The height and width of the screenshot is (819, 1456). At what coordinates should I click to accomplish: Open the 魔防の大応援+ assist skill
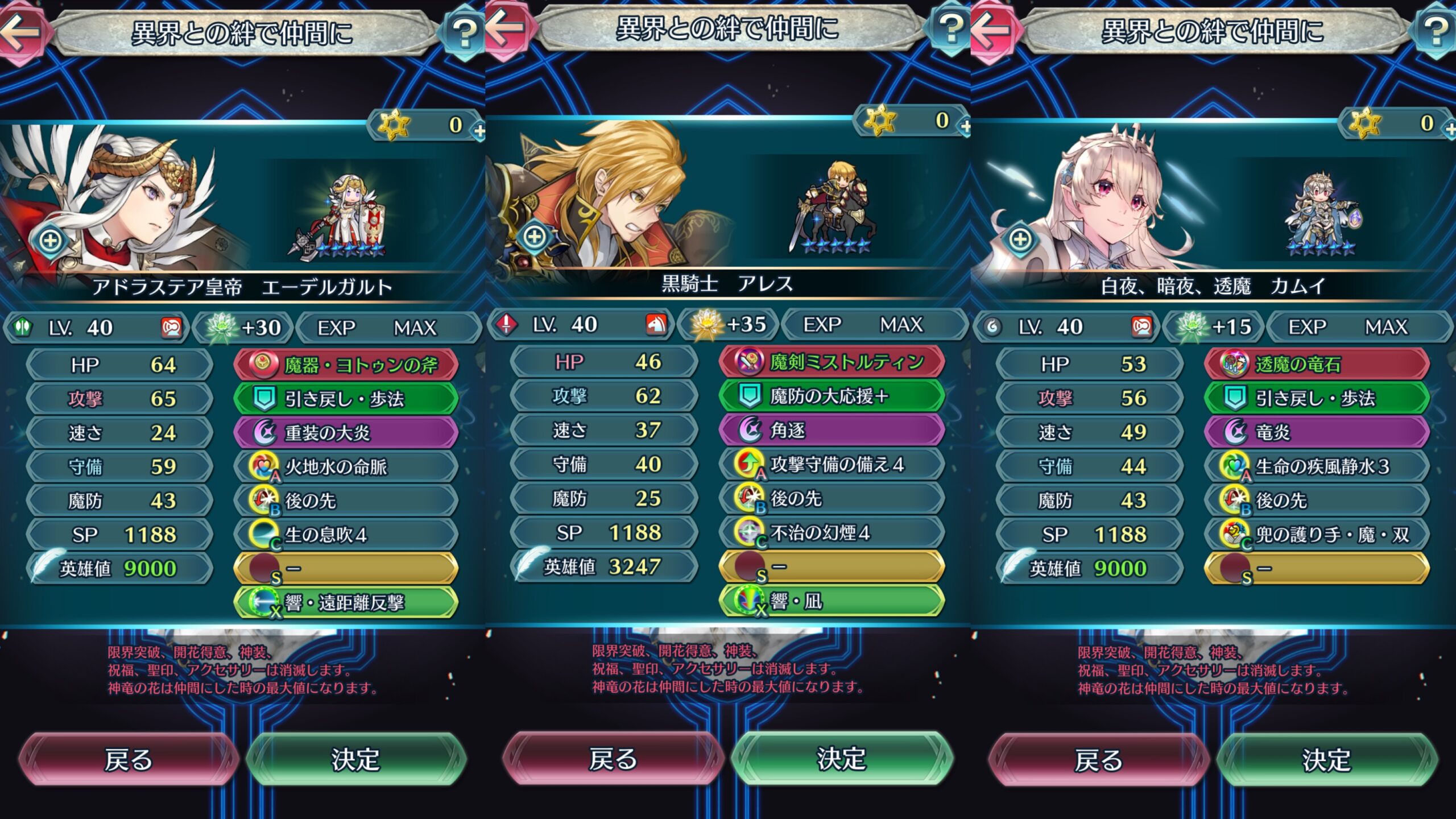point(832,396)
